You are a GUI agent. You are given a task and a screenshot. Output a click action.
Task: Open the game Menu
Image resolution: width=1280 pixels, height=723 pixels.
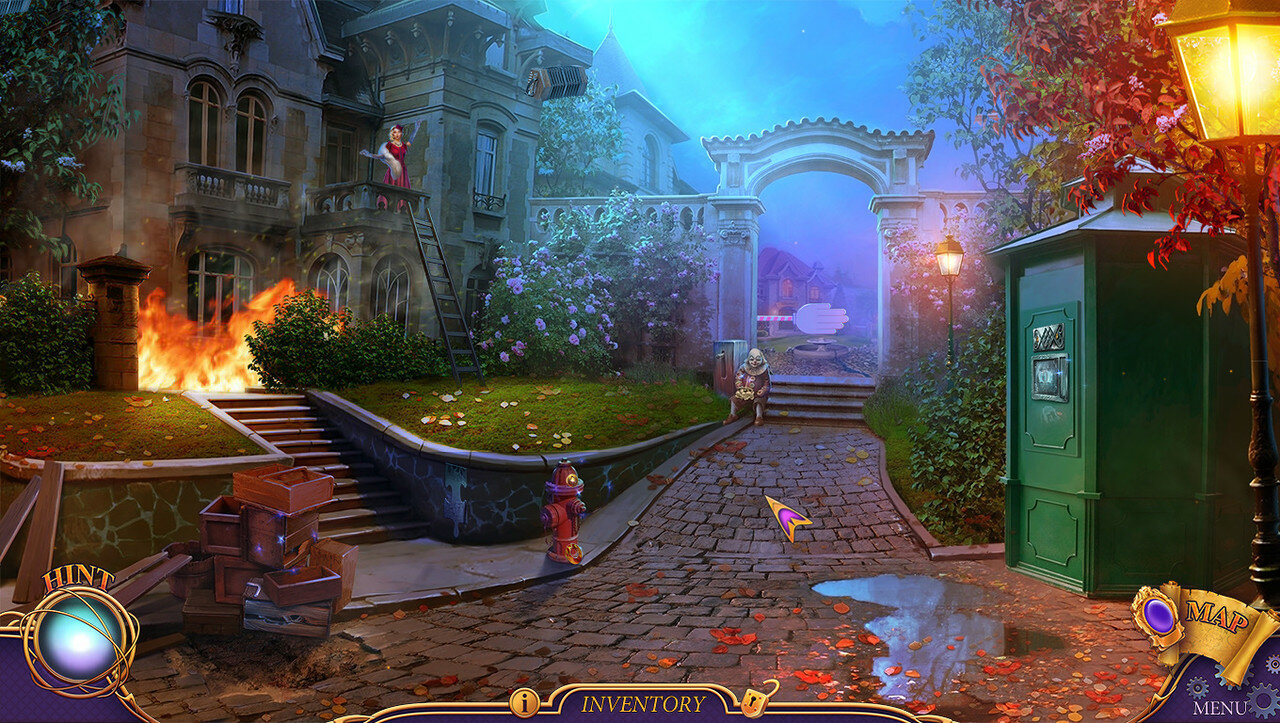point(1220,708)
